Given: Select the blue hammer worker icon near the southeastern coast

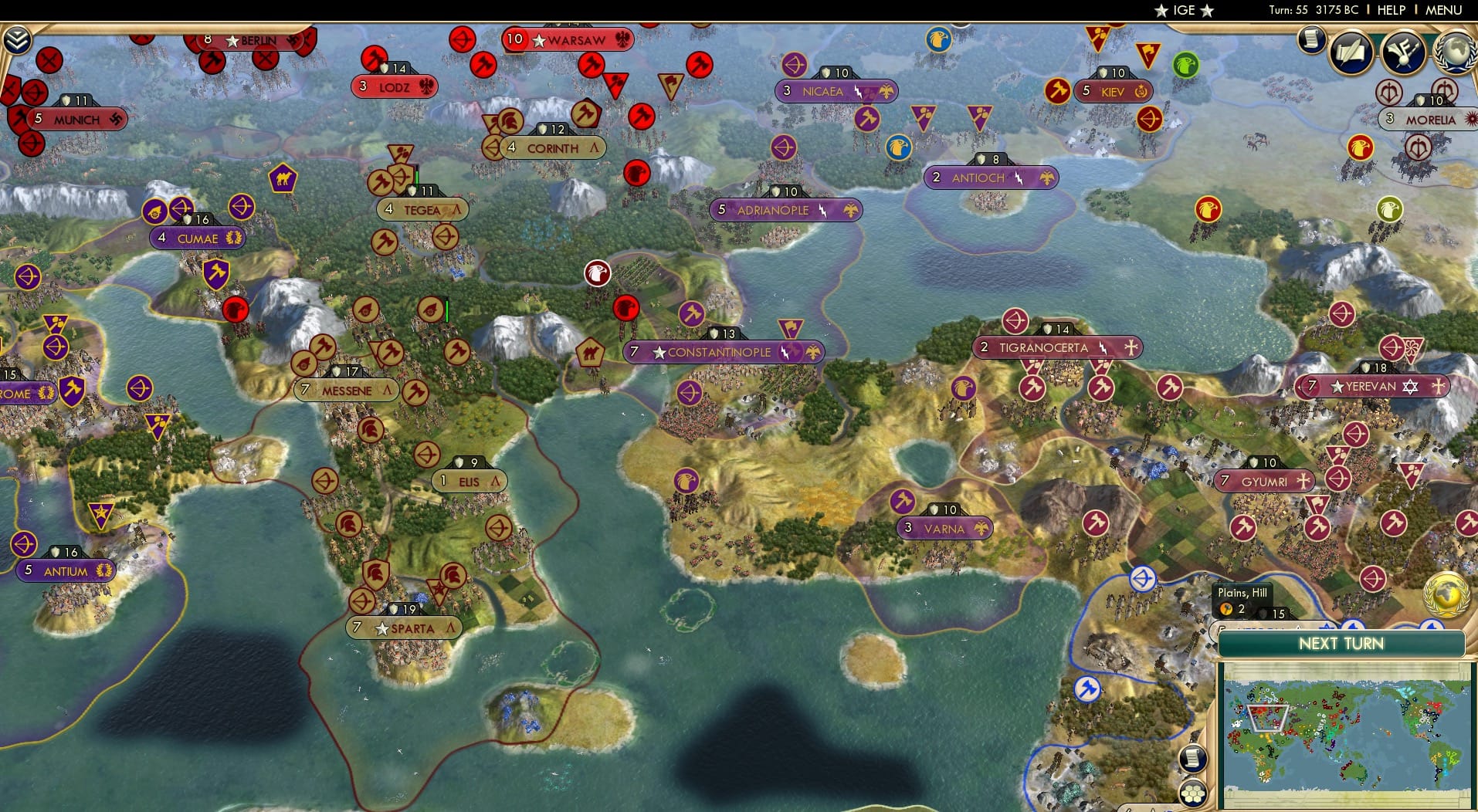Looking at the screenshot, I should [x=1088, y=689].
